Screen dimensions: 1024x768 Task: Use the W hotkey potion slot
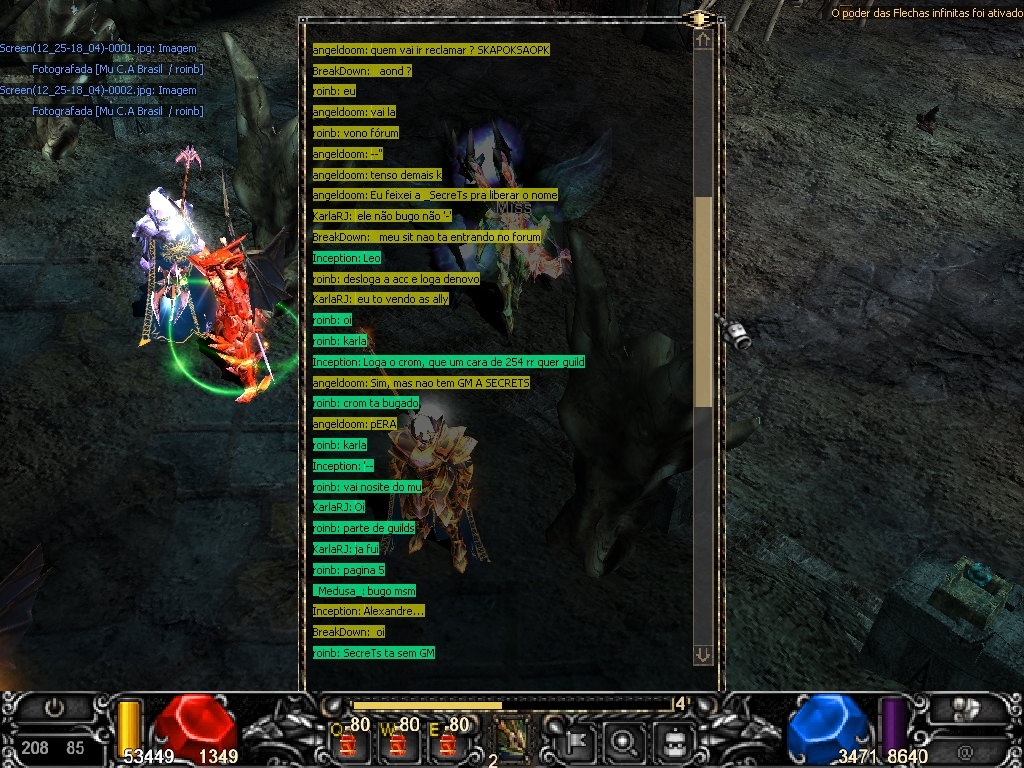[398, 741]
